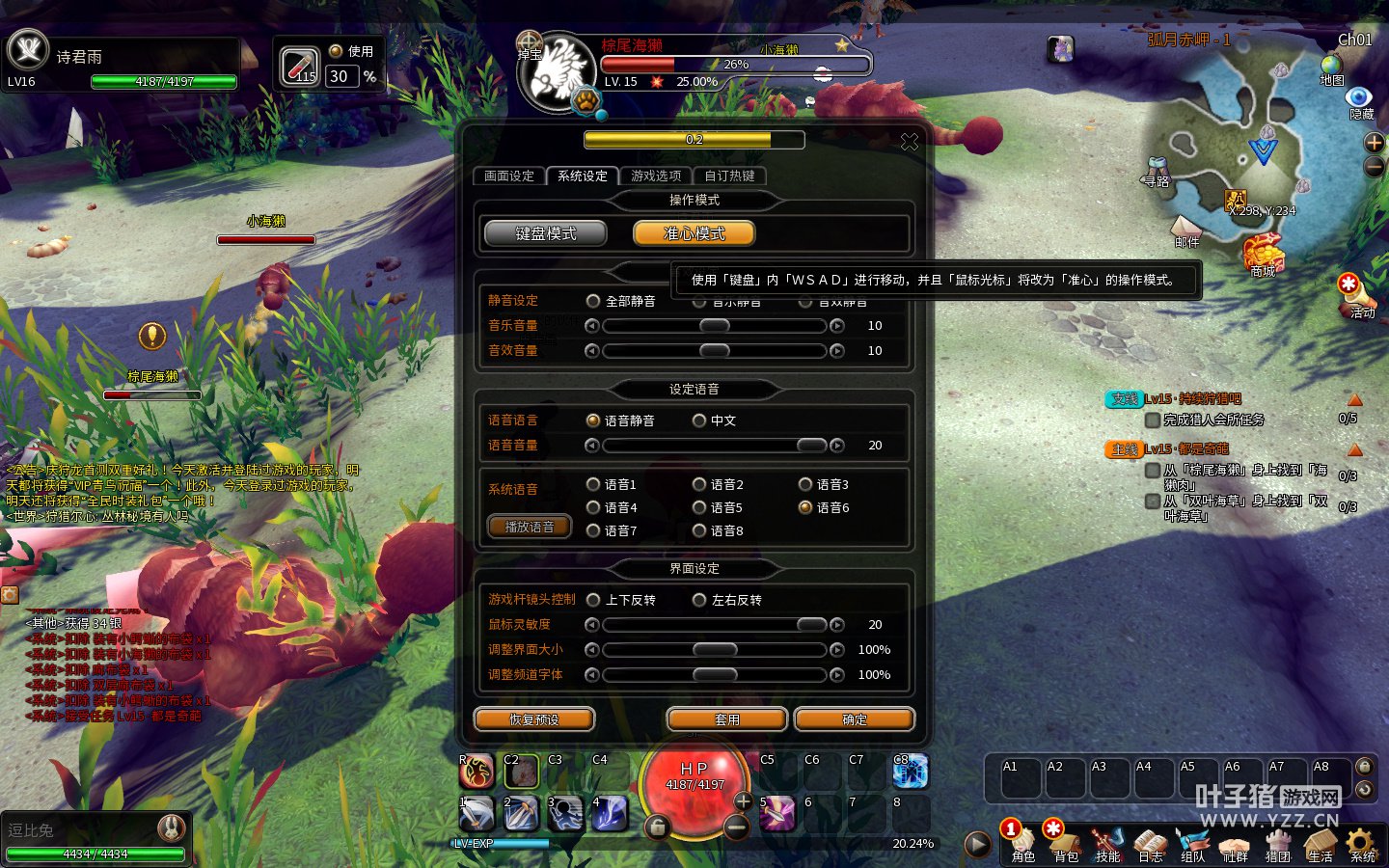The height and width of the screenshot is (868, 1389).
Task: Select the 自订热键 tab
Action: pyautogui.click(x=729, y=176)
